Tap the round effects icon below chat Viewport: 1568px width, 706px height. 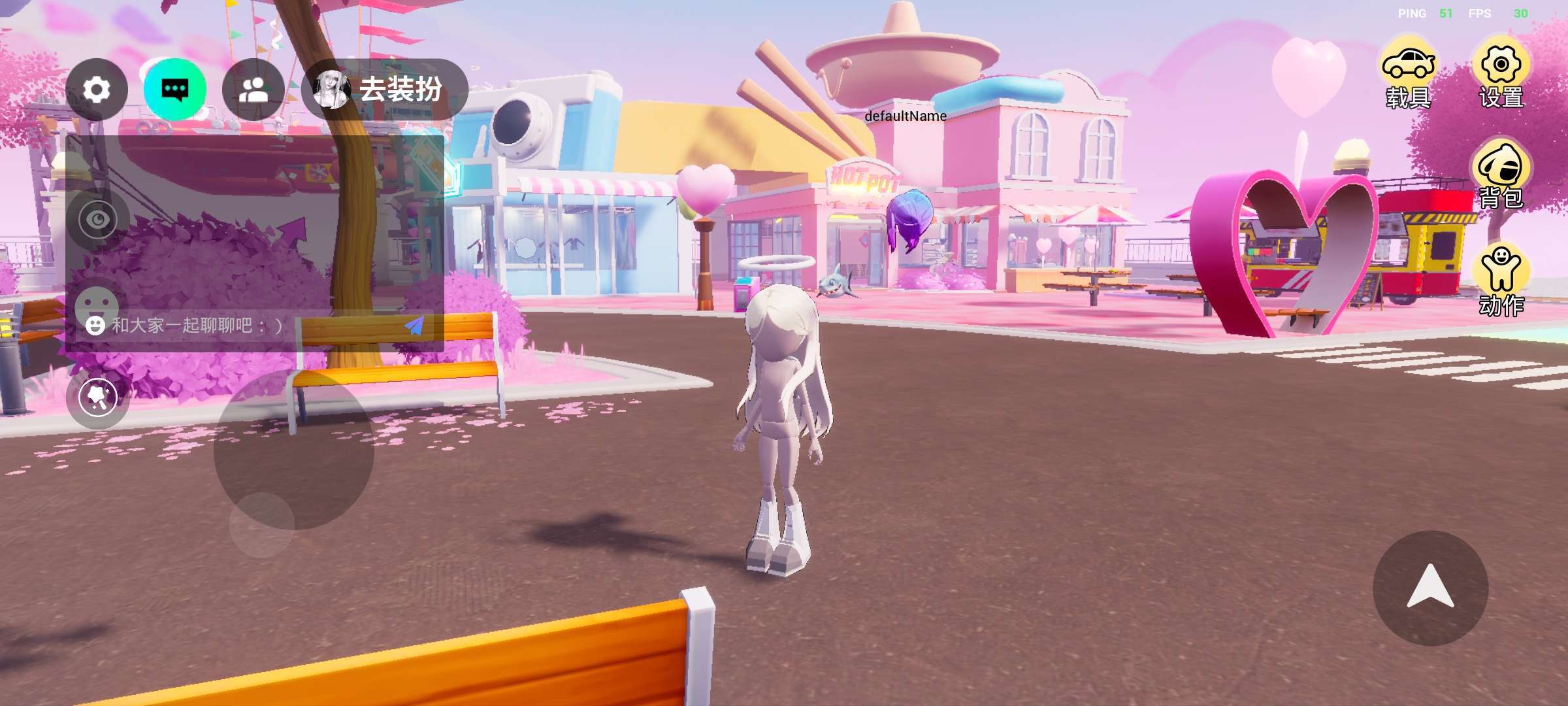98,397
